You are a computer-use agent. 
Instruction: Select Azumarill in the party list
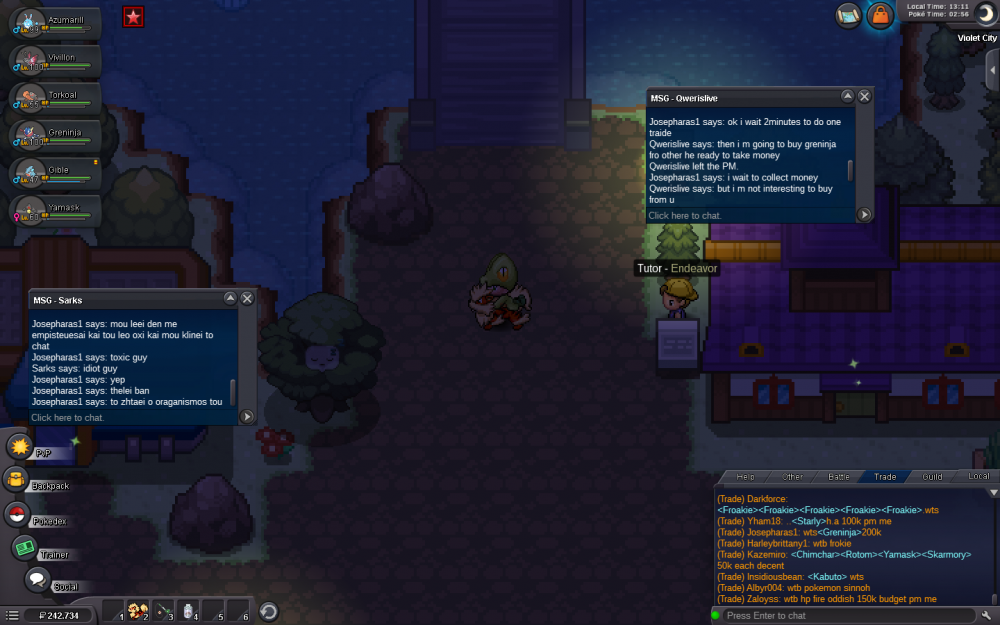click(55, 24)
